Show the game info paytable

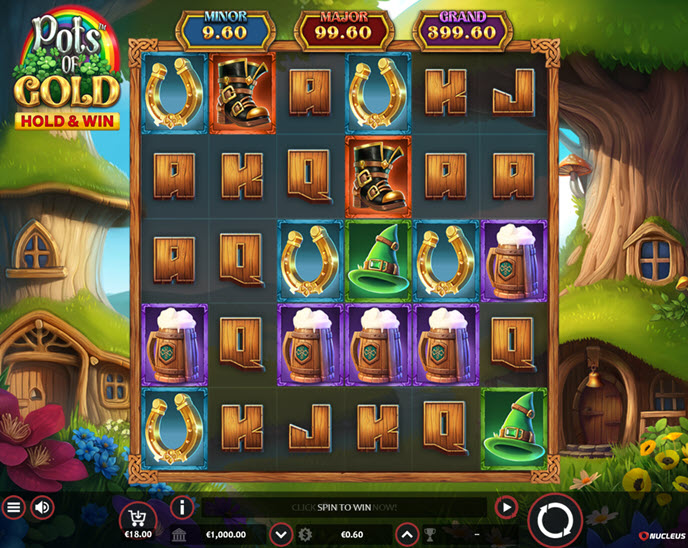[182, 507]
